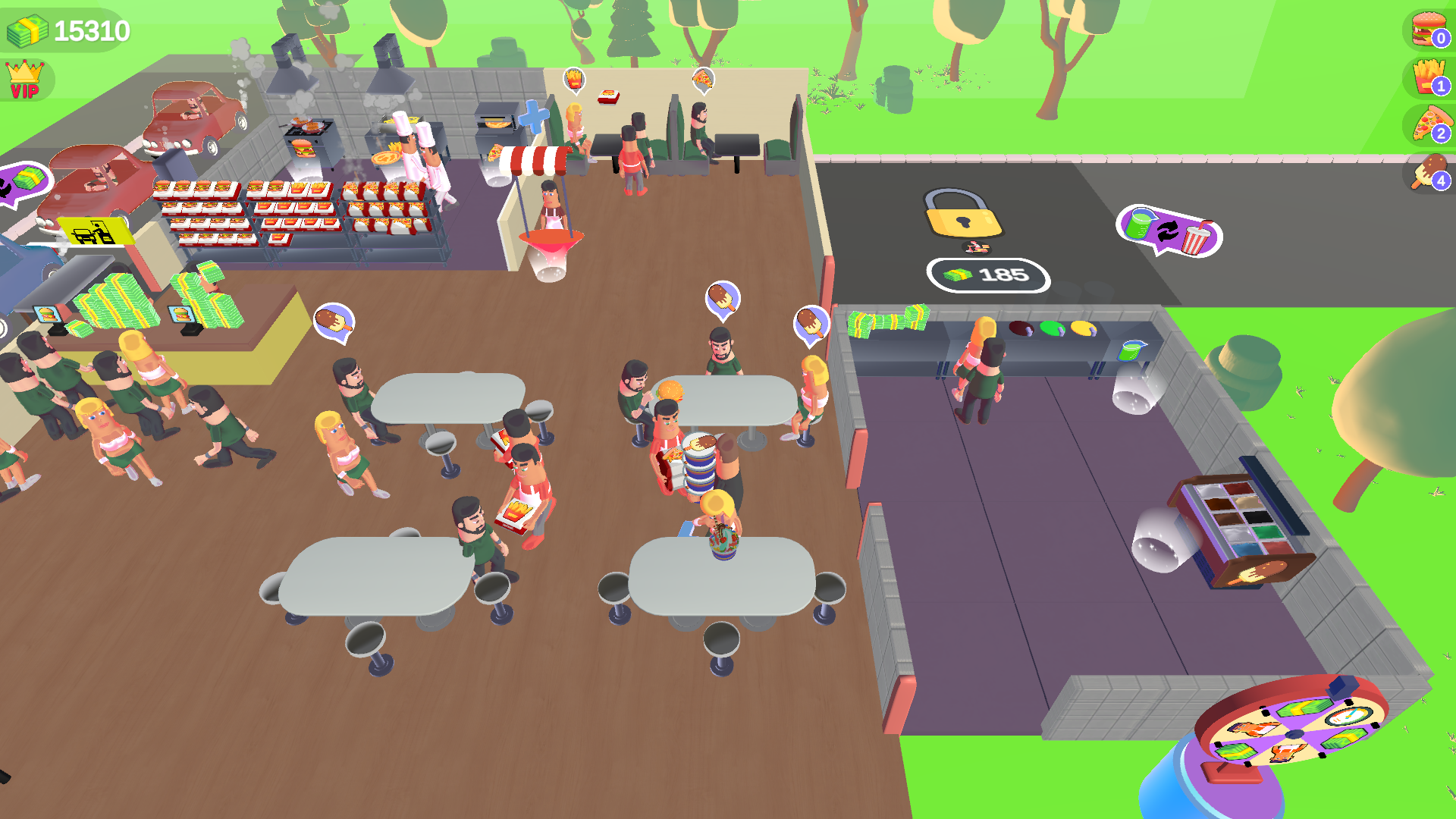Click the pizza speech bubble near the booths
1456x819 pixels.
coord(701,80)
